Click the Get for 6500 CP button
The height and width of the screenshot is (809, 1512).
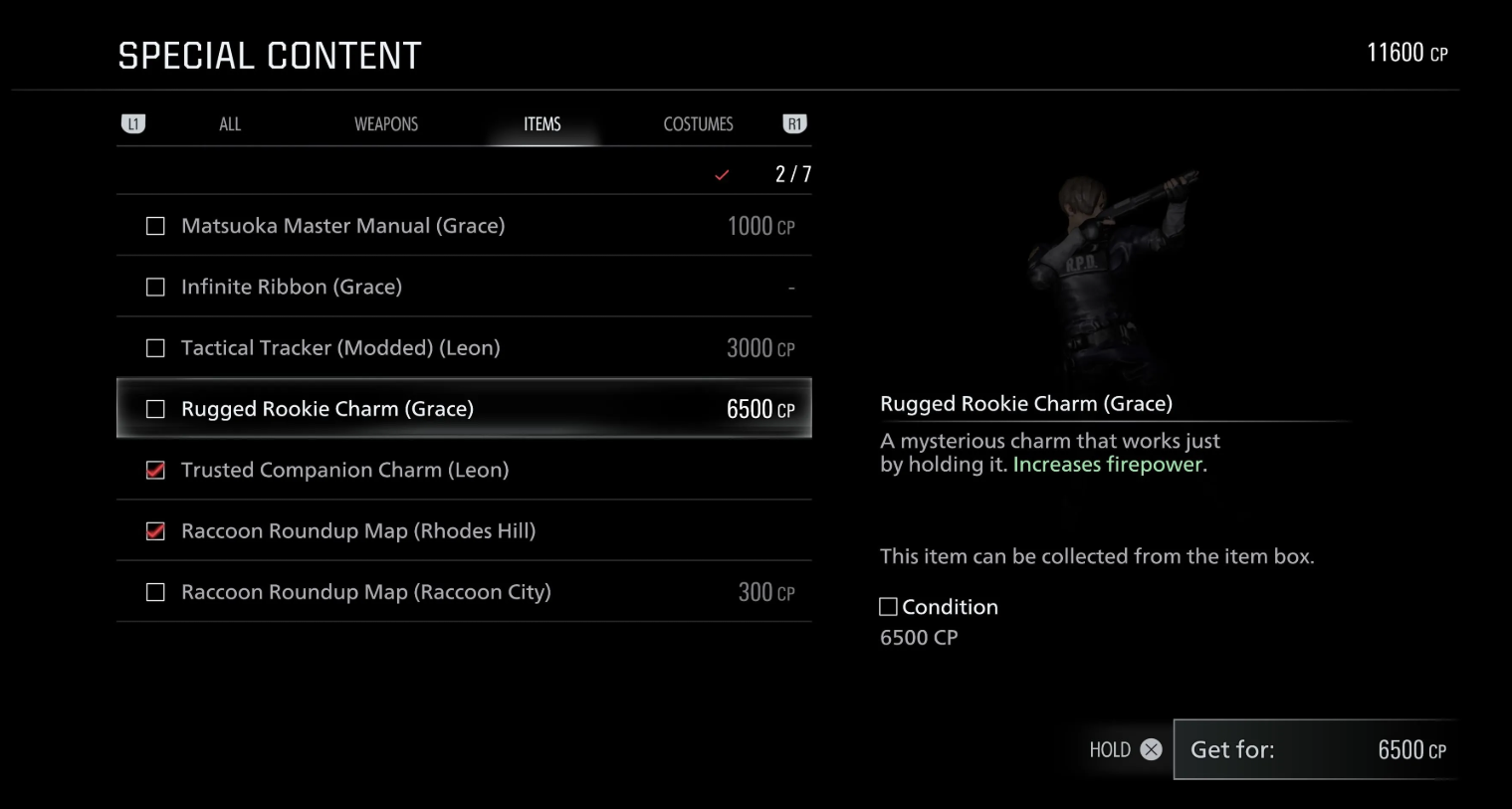point(1316,749)
